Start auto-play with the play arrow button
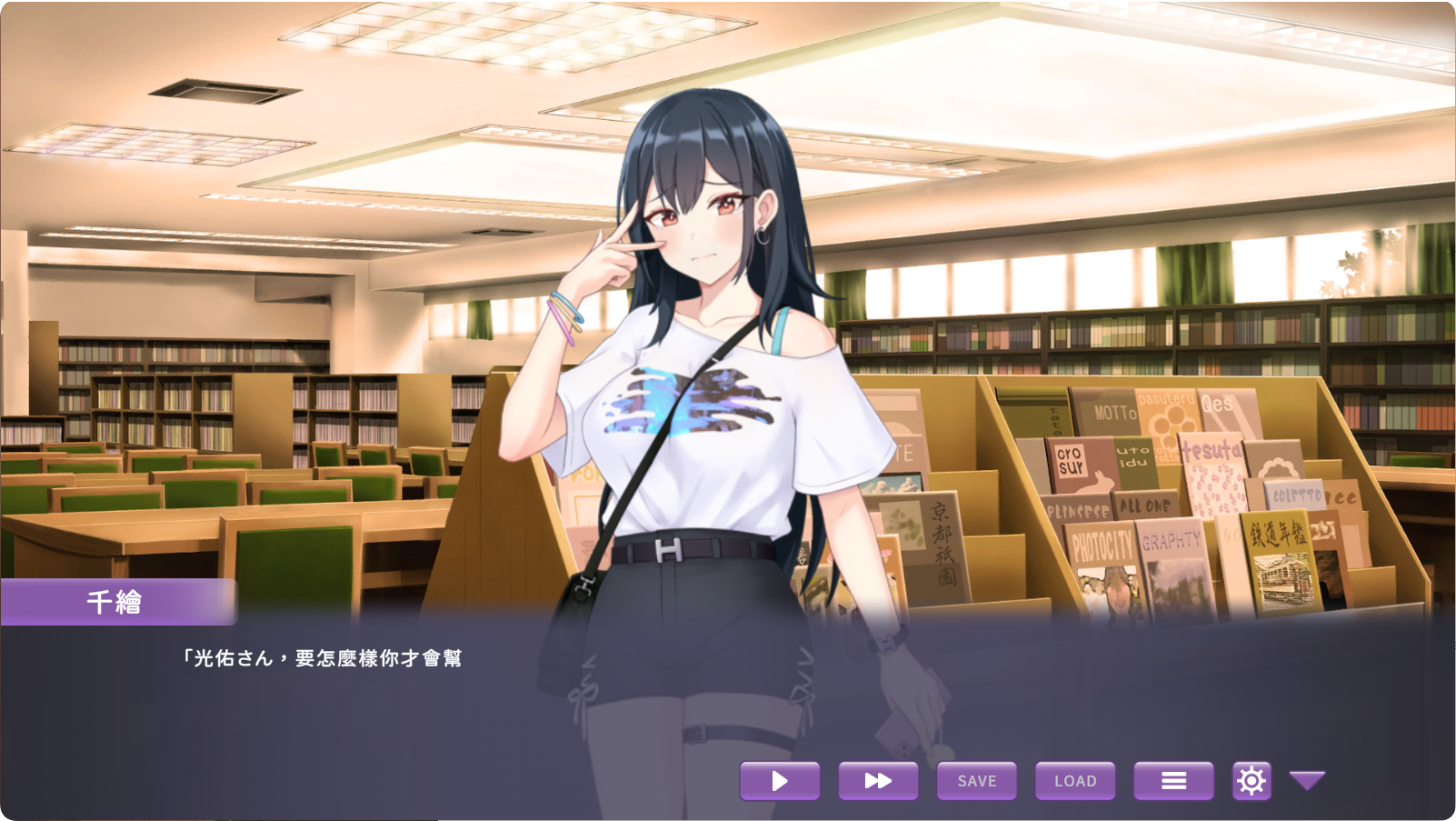 point(780,781)
